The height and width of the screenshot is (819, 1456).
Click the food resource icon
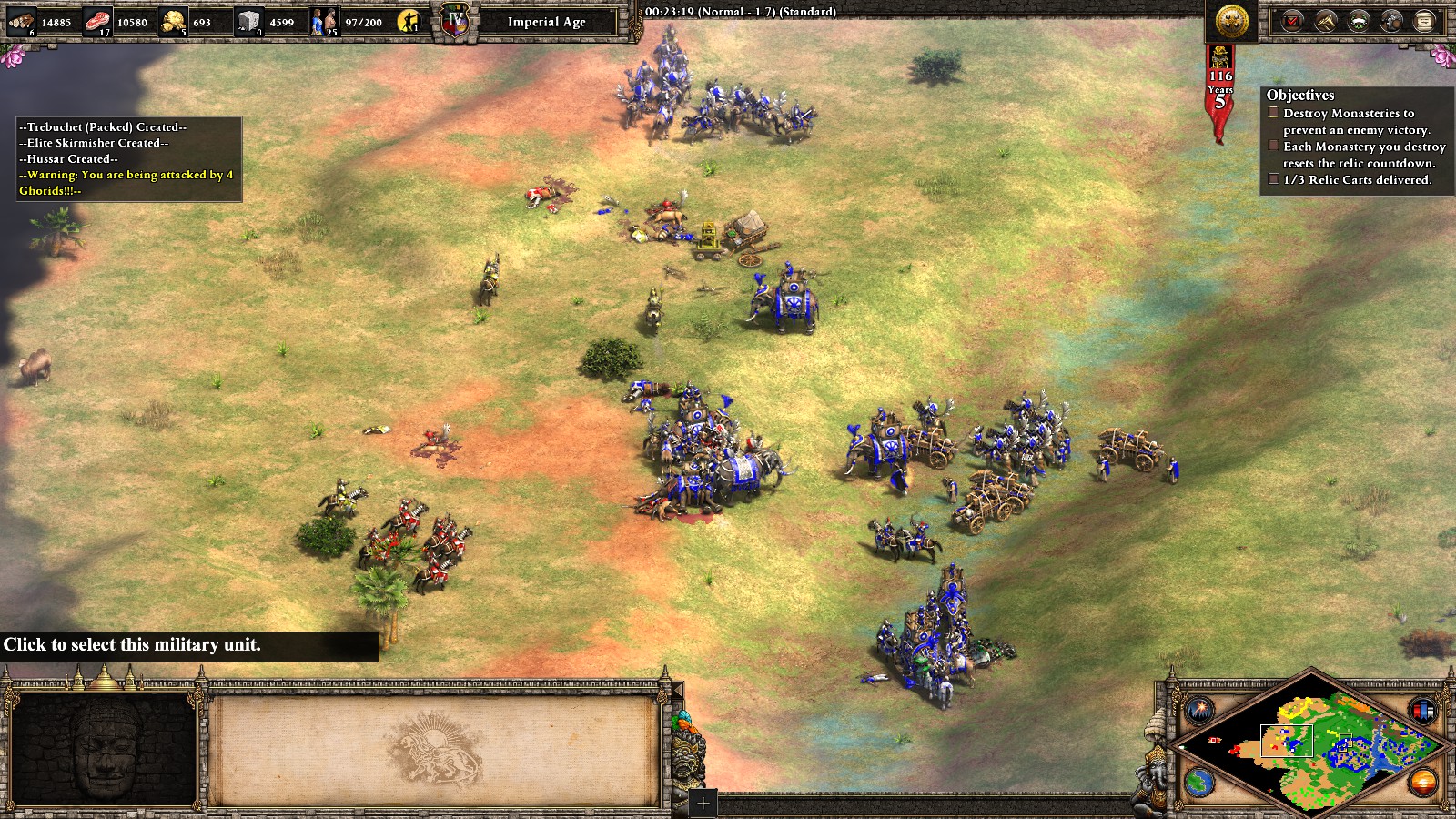tap(97, 21)
